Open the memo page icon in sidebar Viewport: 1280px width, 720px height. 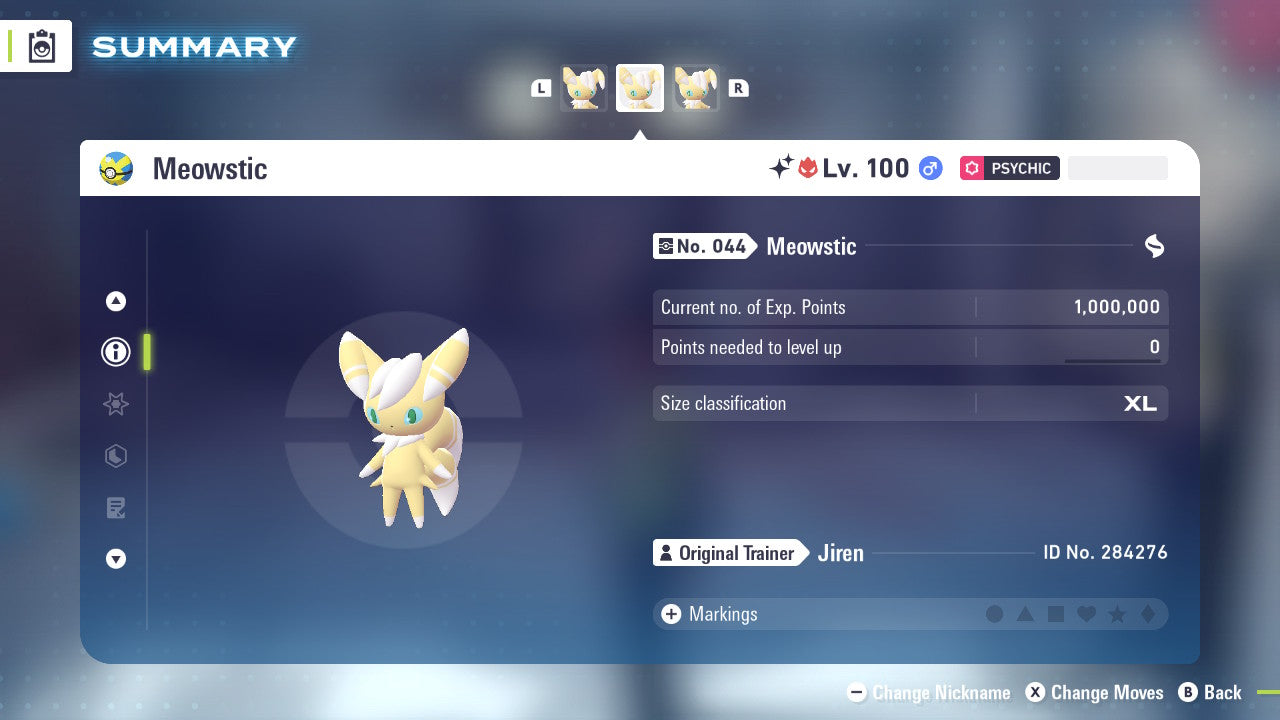pos(115,508)
